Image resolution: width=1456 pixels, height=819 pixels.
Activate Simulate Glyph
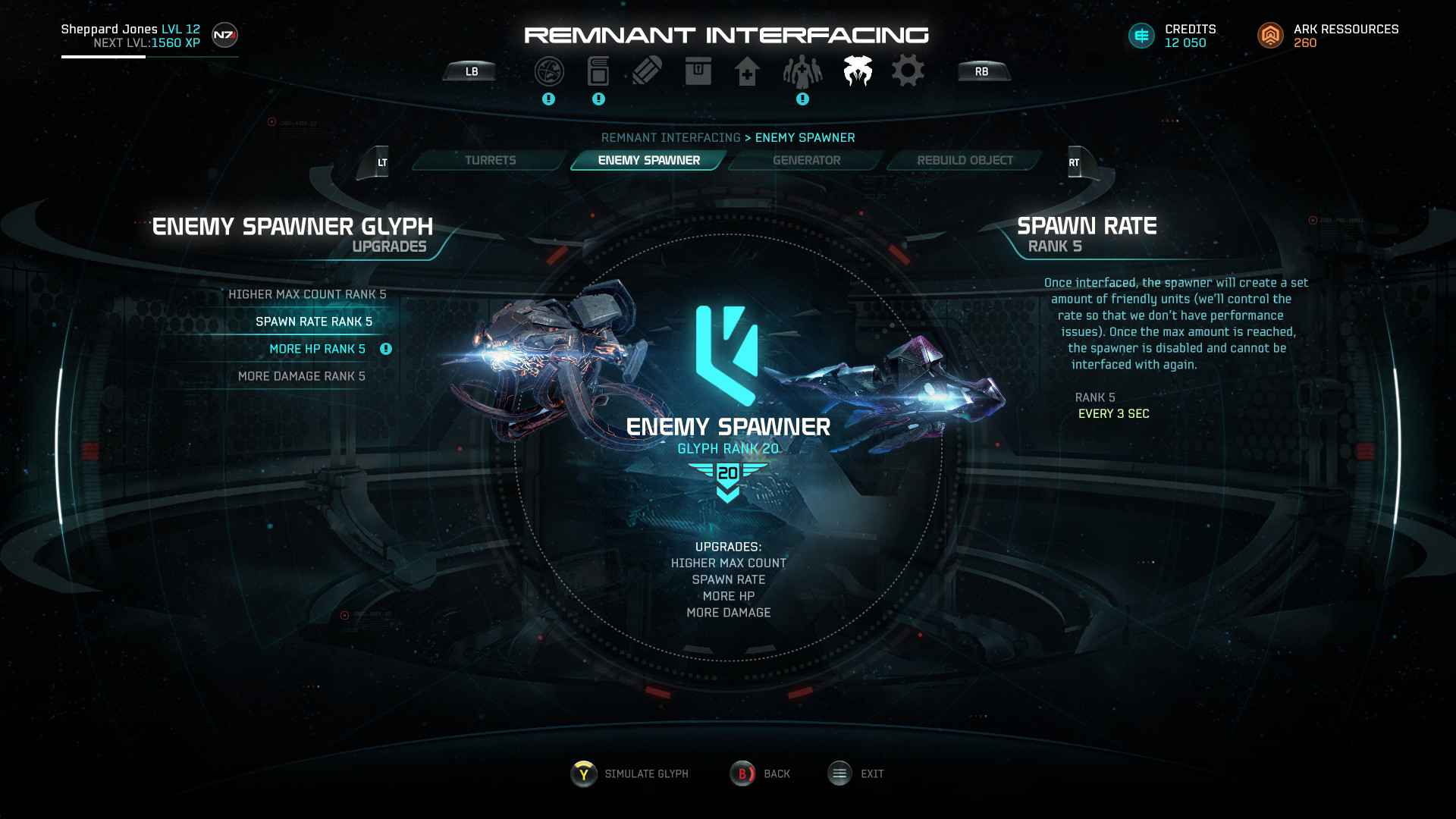(x=630, y=773)
